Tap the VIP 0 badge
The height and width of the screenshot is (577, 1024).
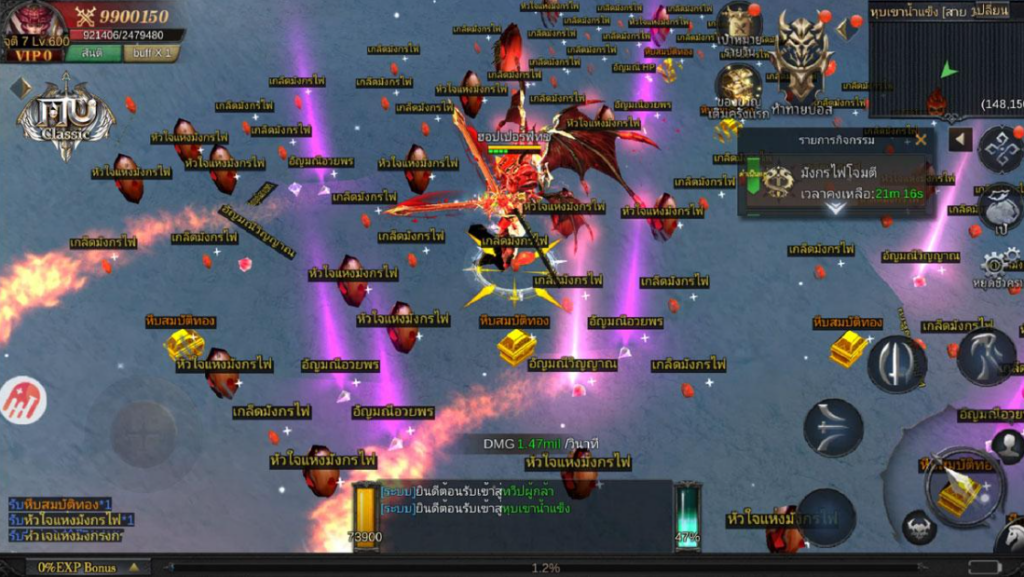[x=32, y=54]
